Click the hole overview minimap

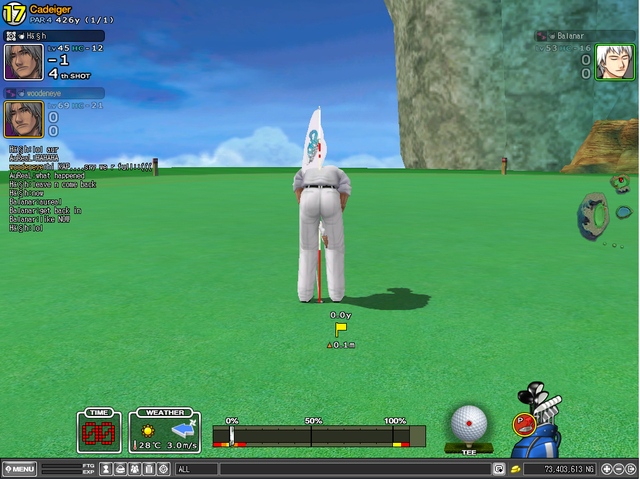point(605,212)
